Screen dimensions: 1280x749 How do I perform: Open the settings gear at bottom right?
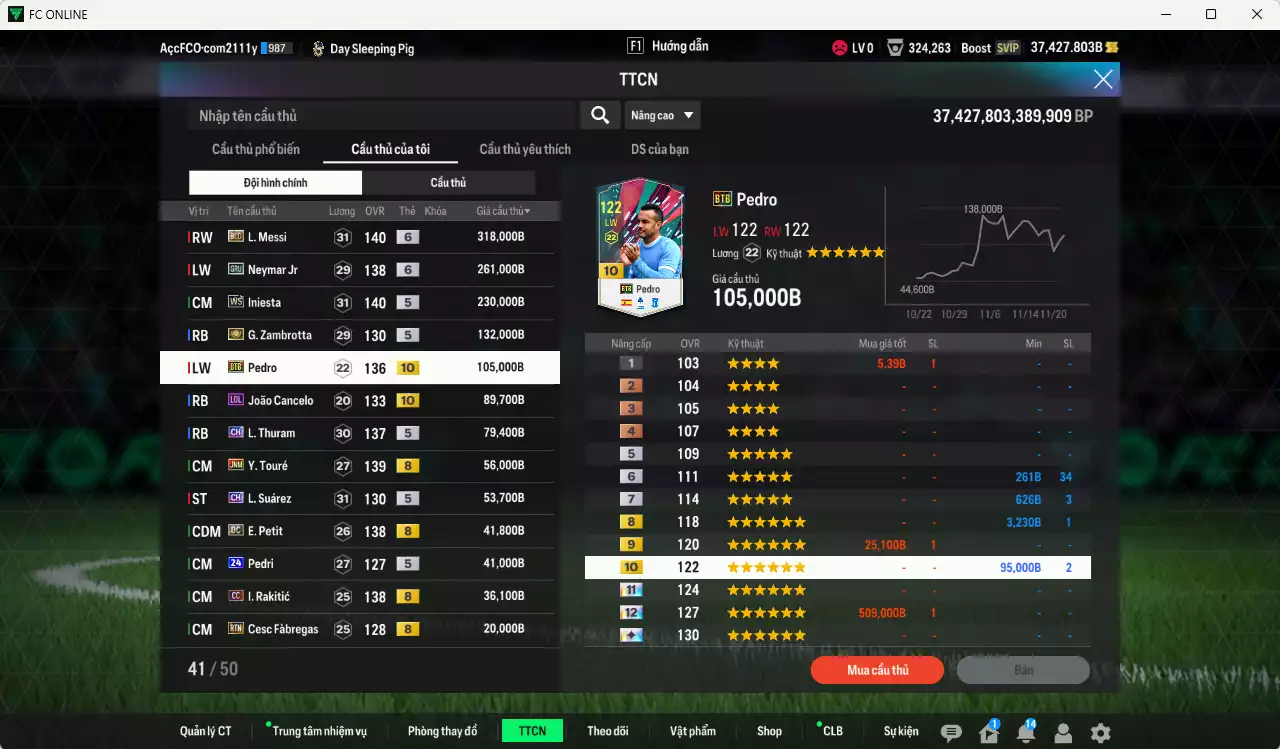[x=1100, y=732]
